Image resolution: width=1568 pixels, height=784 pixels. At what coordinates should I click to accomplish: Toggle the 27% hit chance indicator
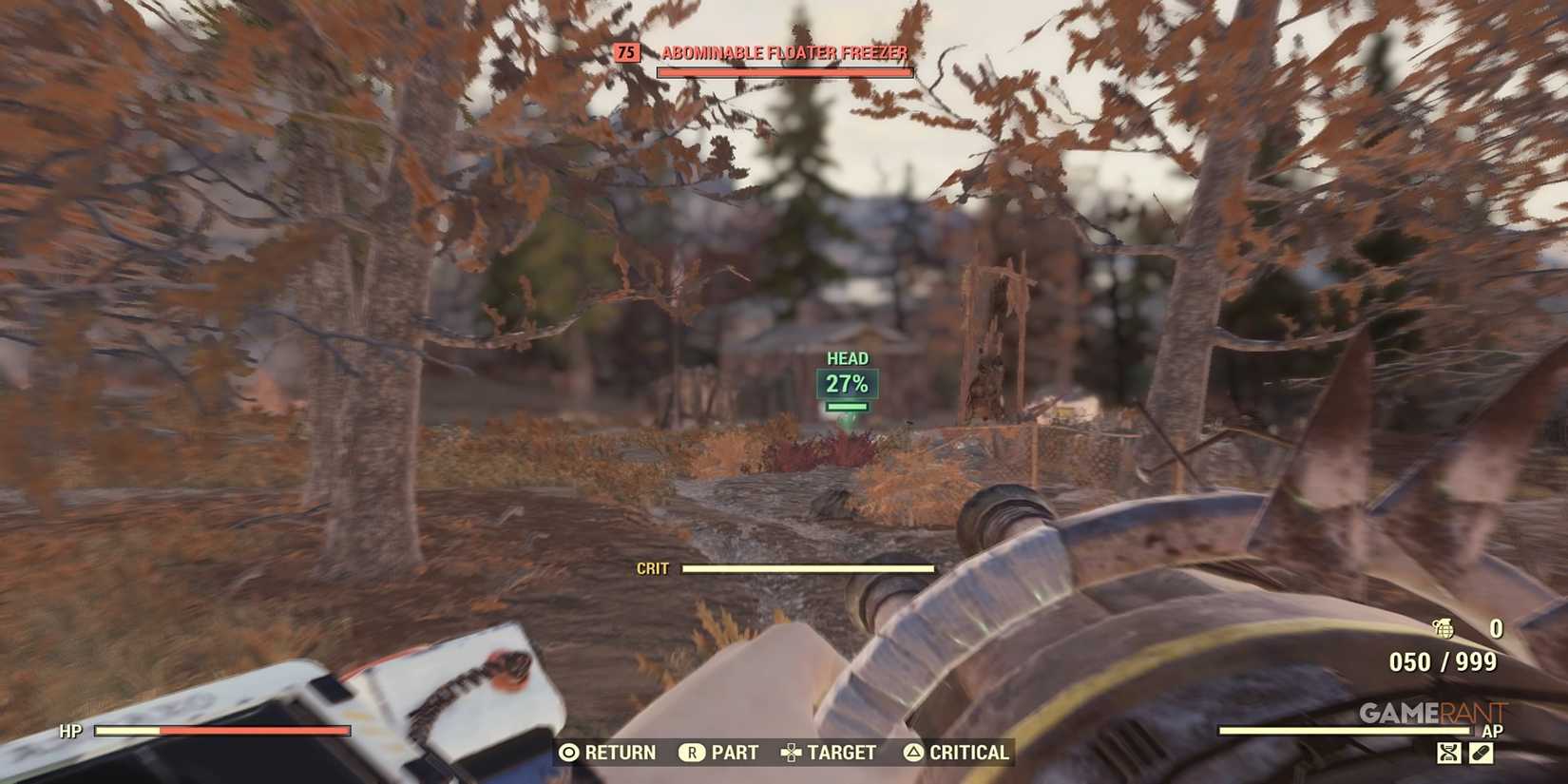846,384
